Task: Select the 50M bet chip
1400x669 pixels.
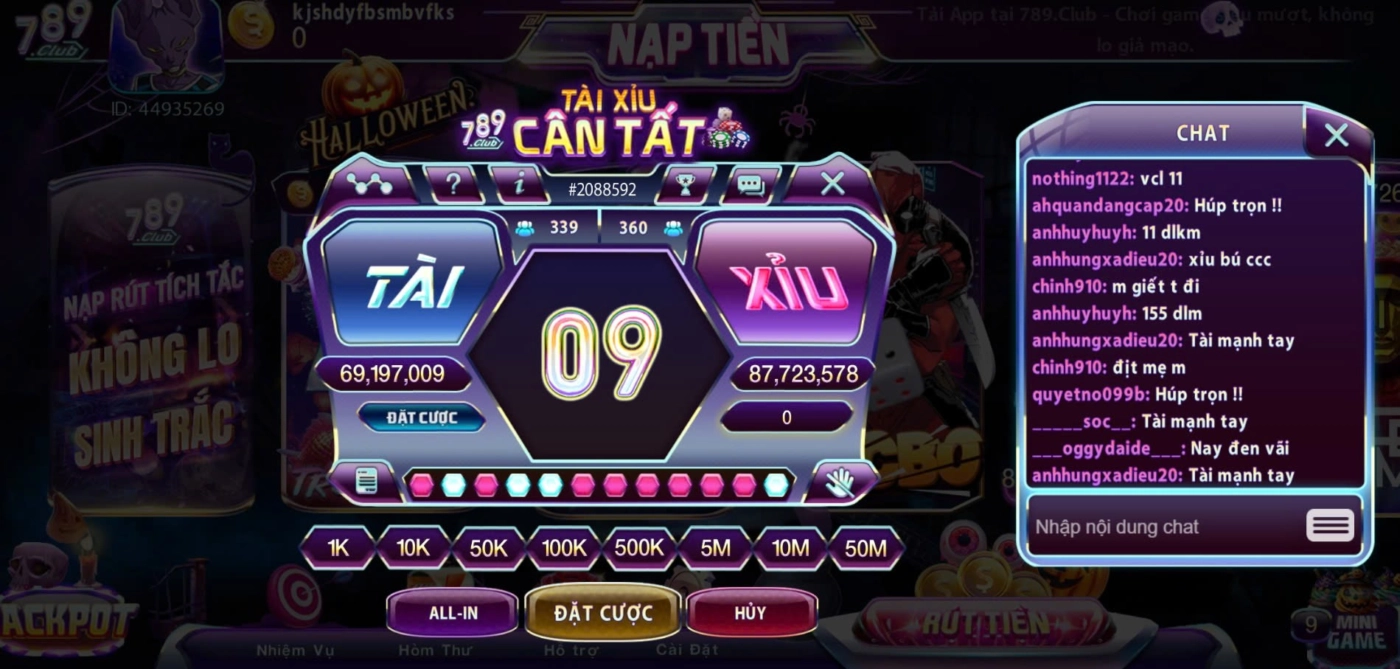Action: pyautogui.click(x=865, y=548)
